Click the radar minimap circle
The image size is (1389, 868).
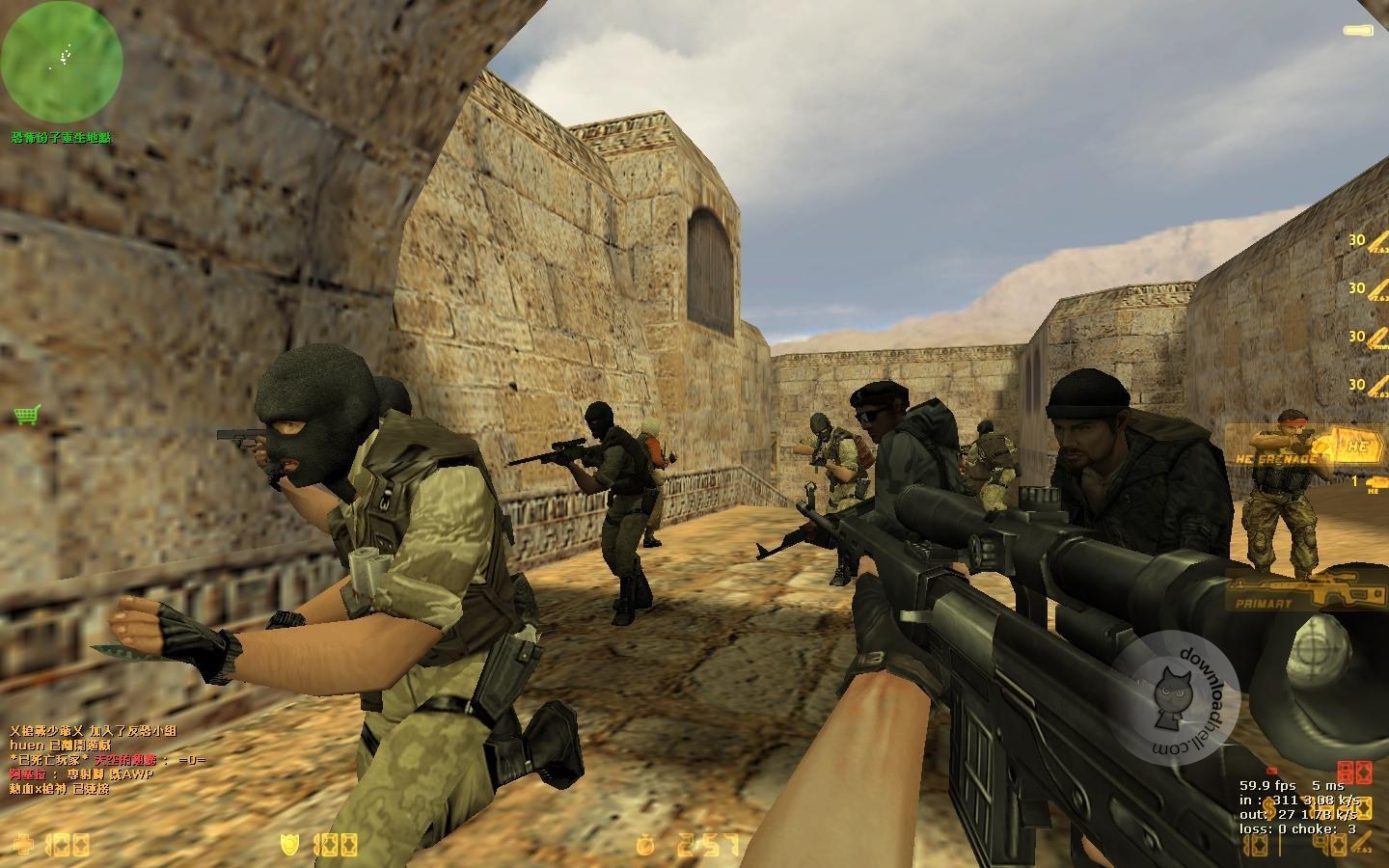point(63,60)
